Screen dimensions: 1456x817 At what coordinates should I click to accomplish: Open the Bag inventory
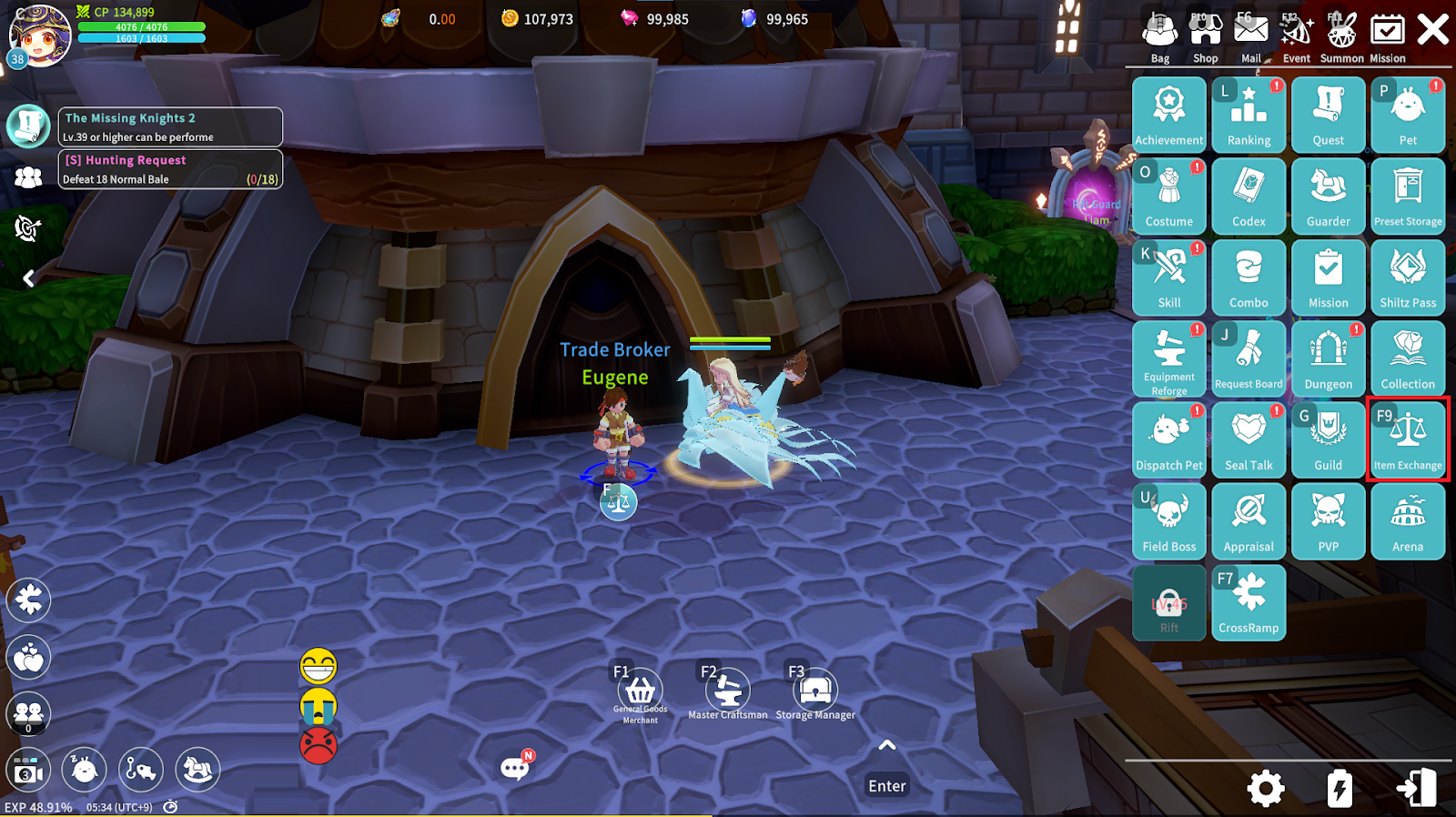1160,36
